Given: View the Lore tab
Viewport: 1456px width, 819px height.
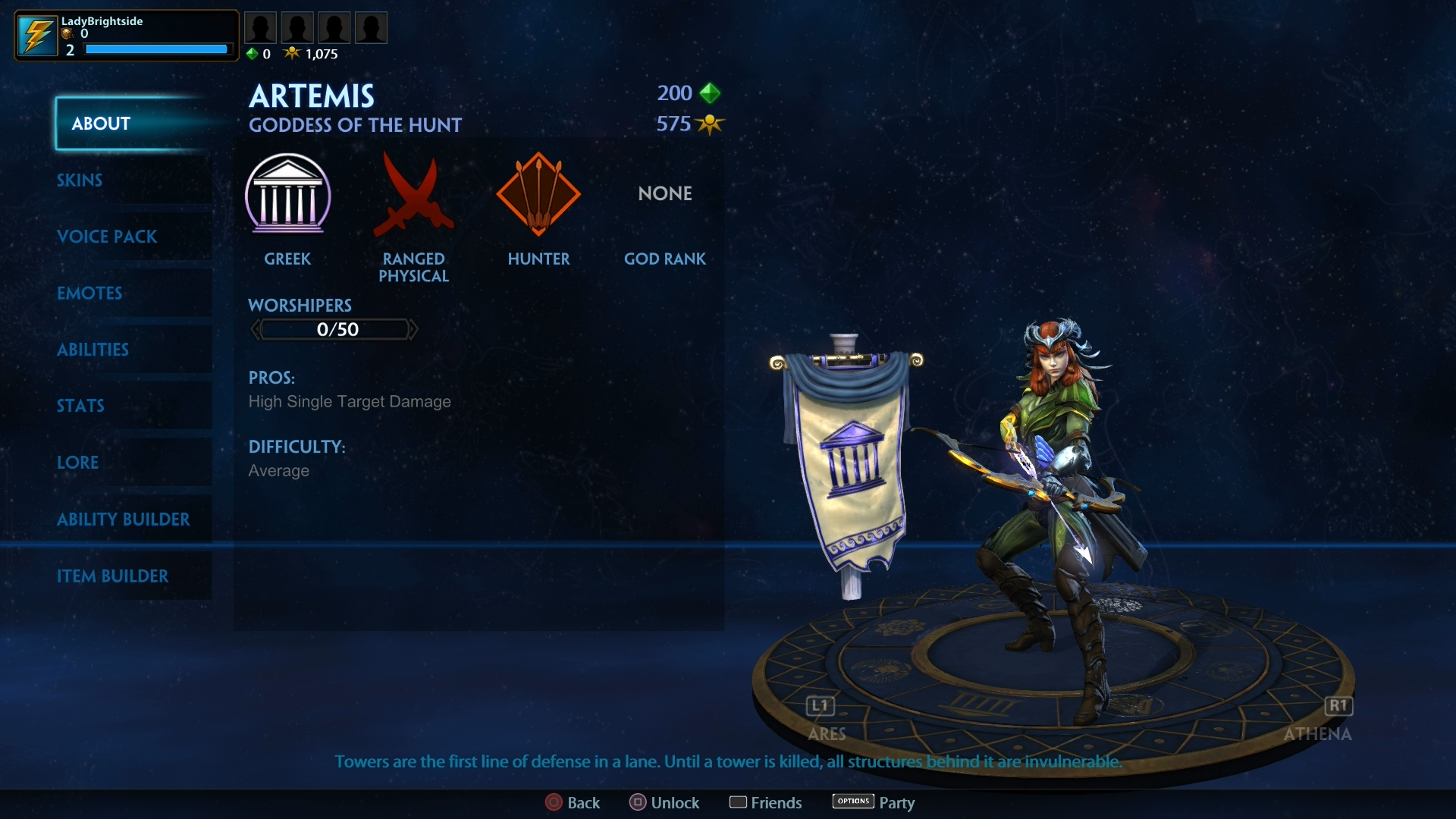Looking at the screenshot, I should [x=77, y=463].
